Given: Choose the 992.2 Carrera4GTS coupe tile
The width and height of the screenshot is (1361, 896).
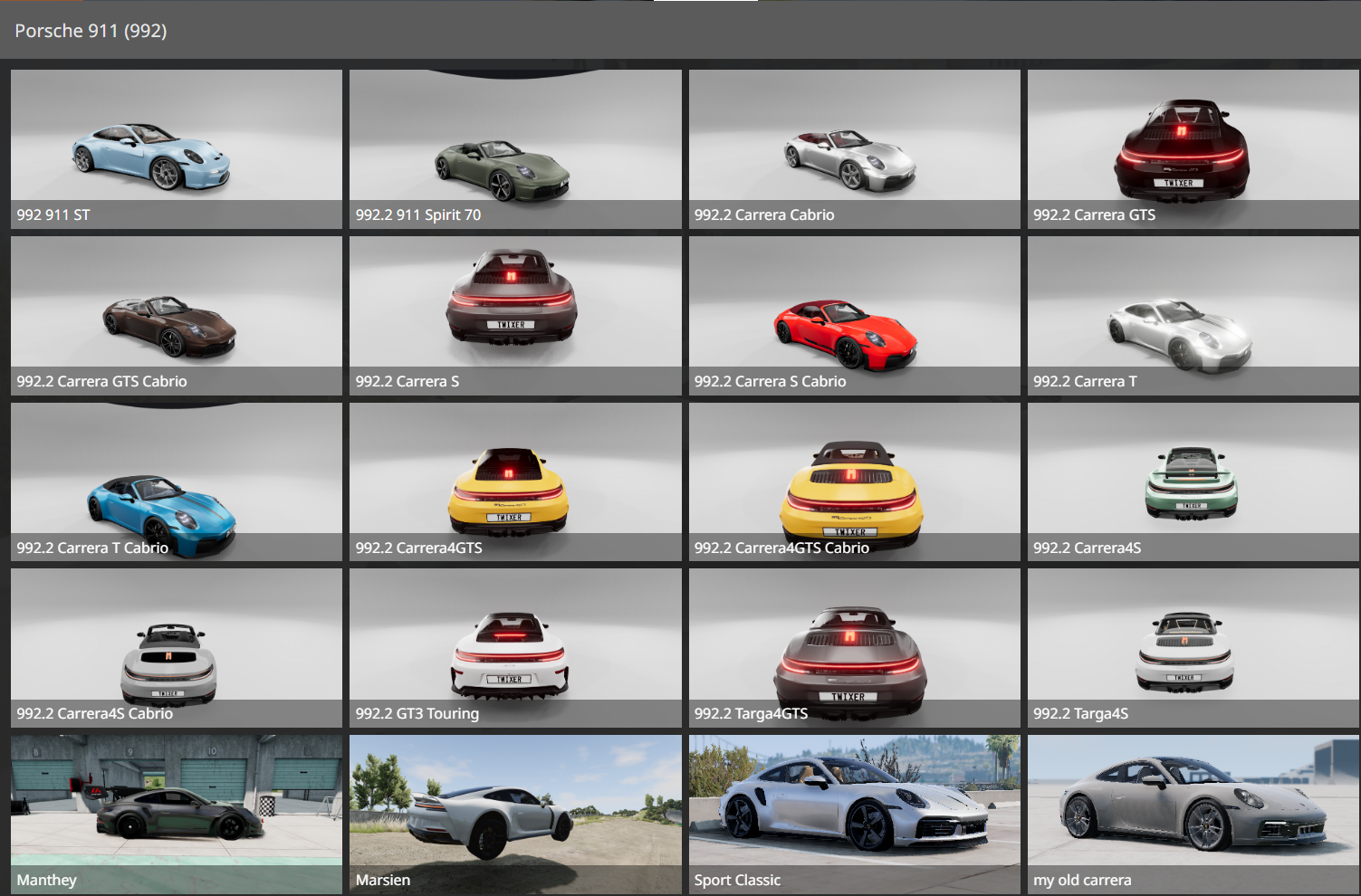Looking at the screenshot, I should (515, 481).
